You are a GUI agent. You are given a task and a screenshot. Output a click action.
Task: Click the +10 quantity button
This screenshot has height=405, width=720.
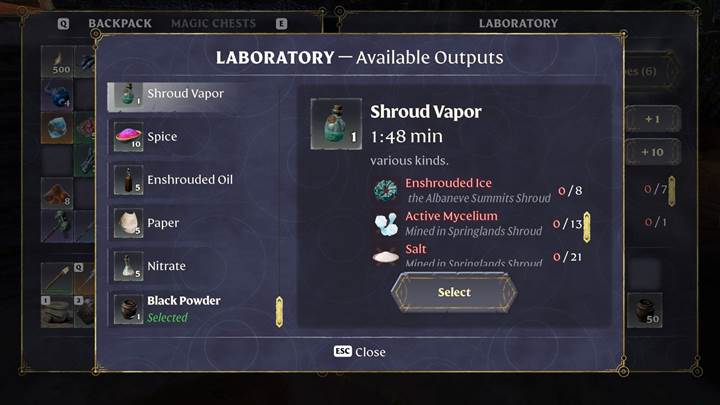click(652, 153)
